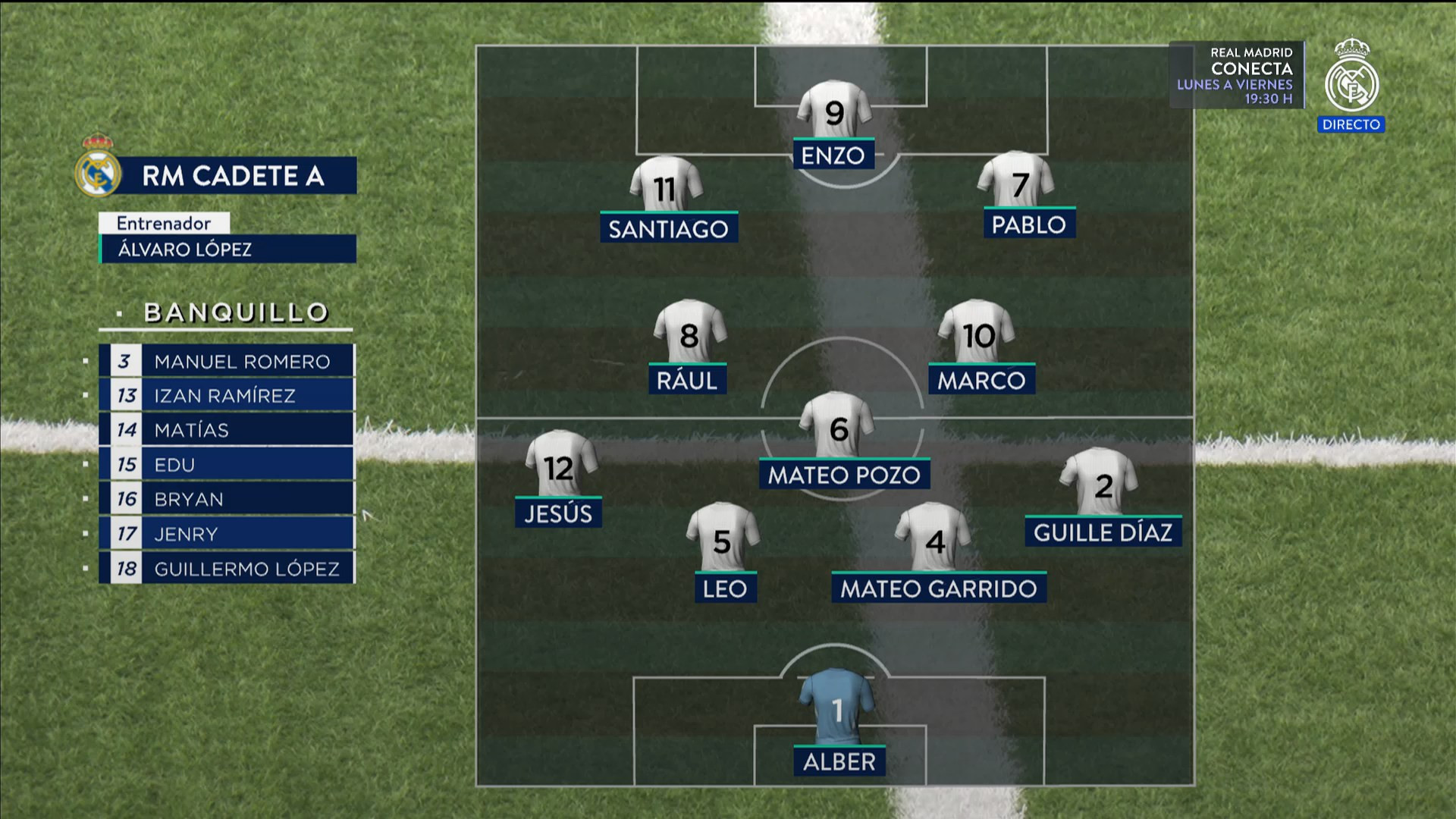Select Mateo Garrido's number 4 shirt
The width and height of the screenshot is (1456, 819).
[934, 538]
